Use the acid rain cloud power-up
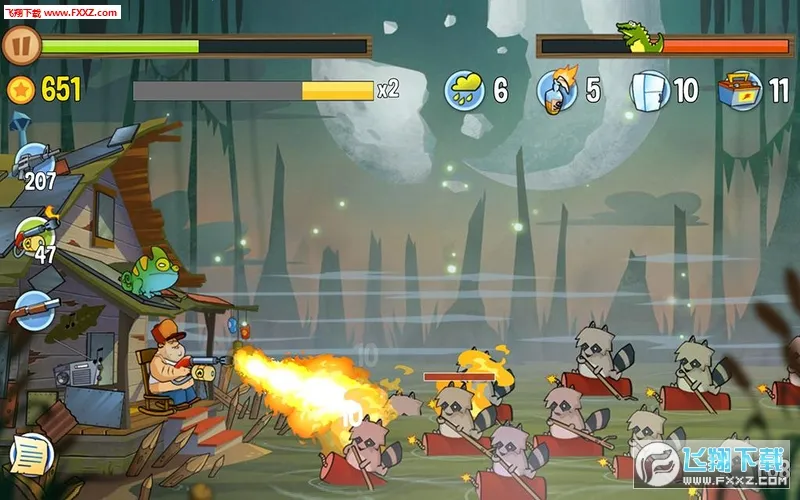Image resolution: width=800 pixels, height=500 pixels. [x=465, y=90]
